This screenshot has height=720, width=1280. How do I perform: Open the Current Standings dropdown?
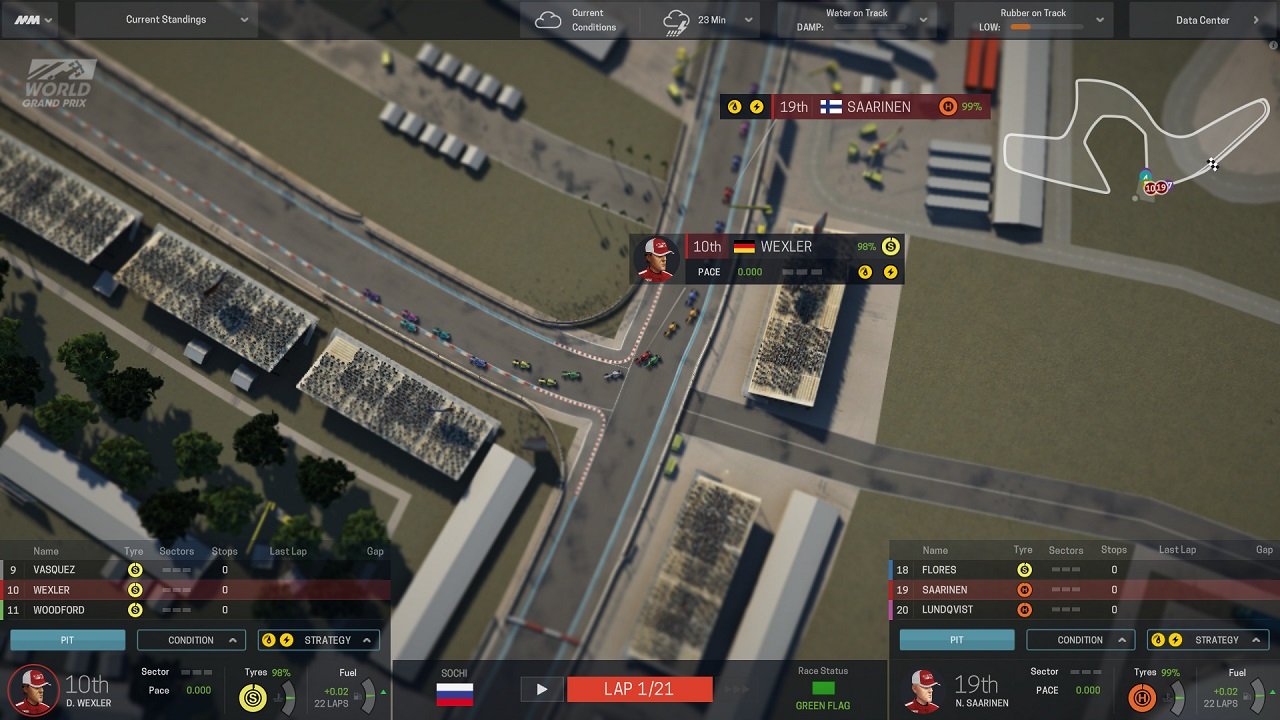pyautogui.click(x=165, y=19)
